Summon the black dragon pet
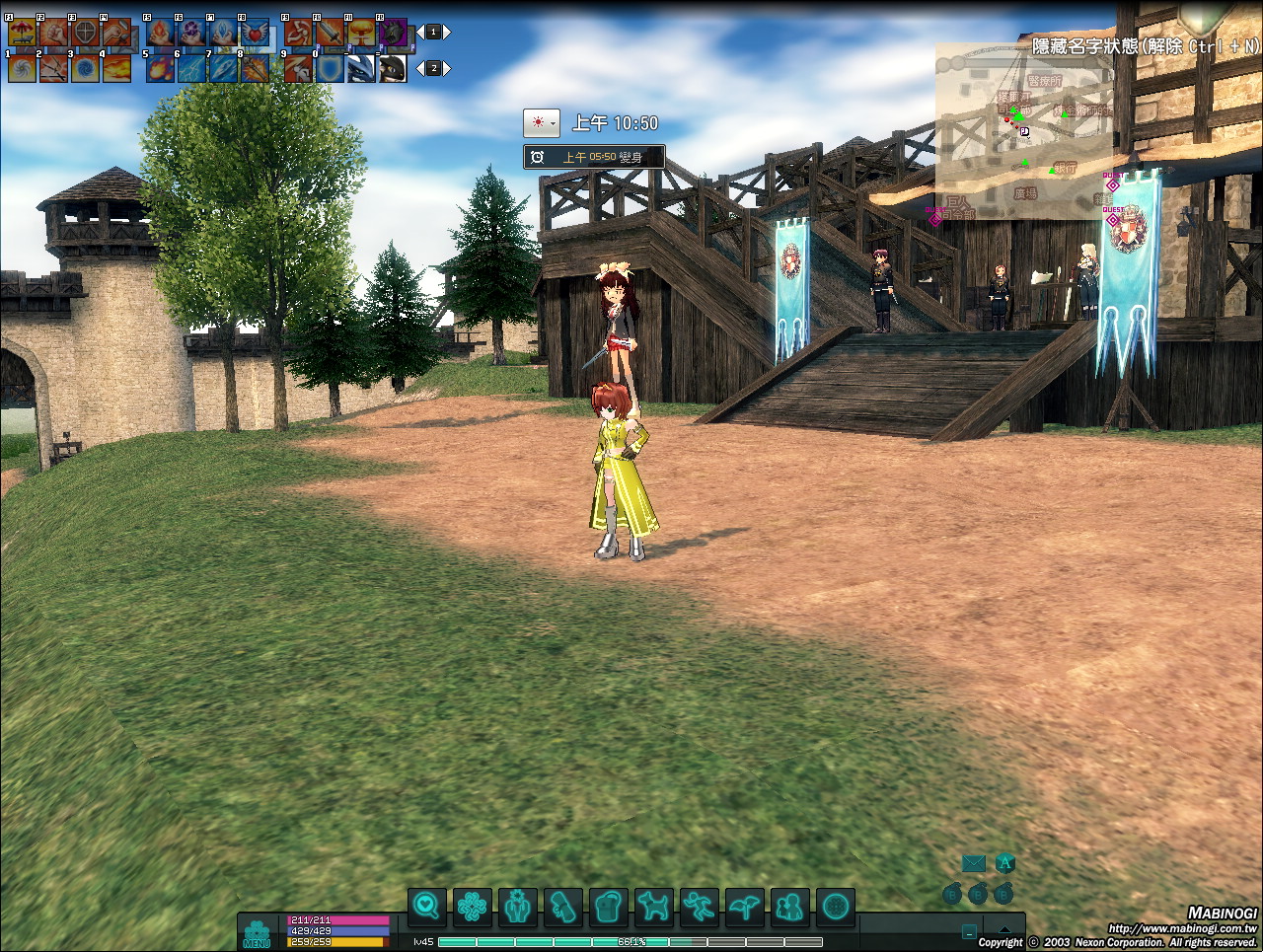1263x952 pixels. coord(393,68)
